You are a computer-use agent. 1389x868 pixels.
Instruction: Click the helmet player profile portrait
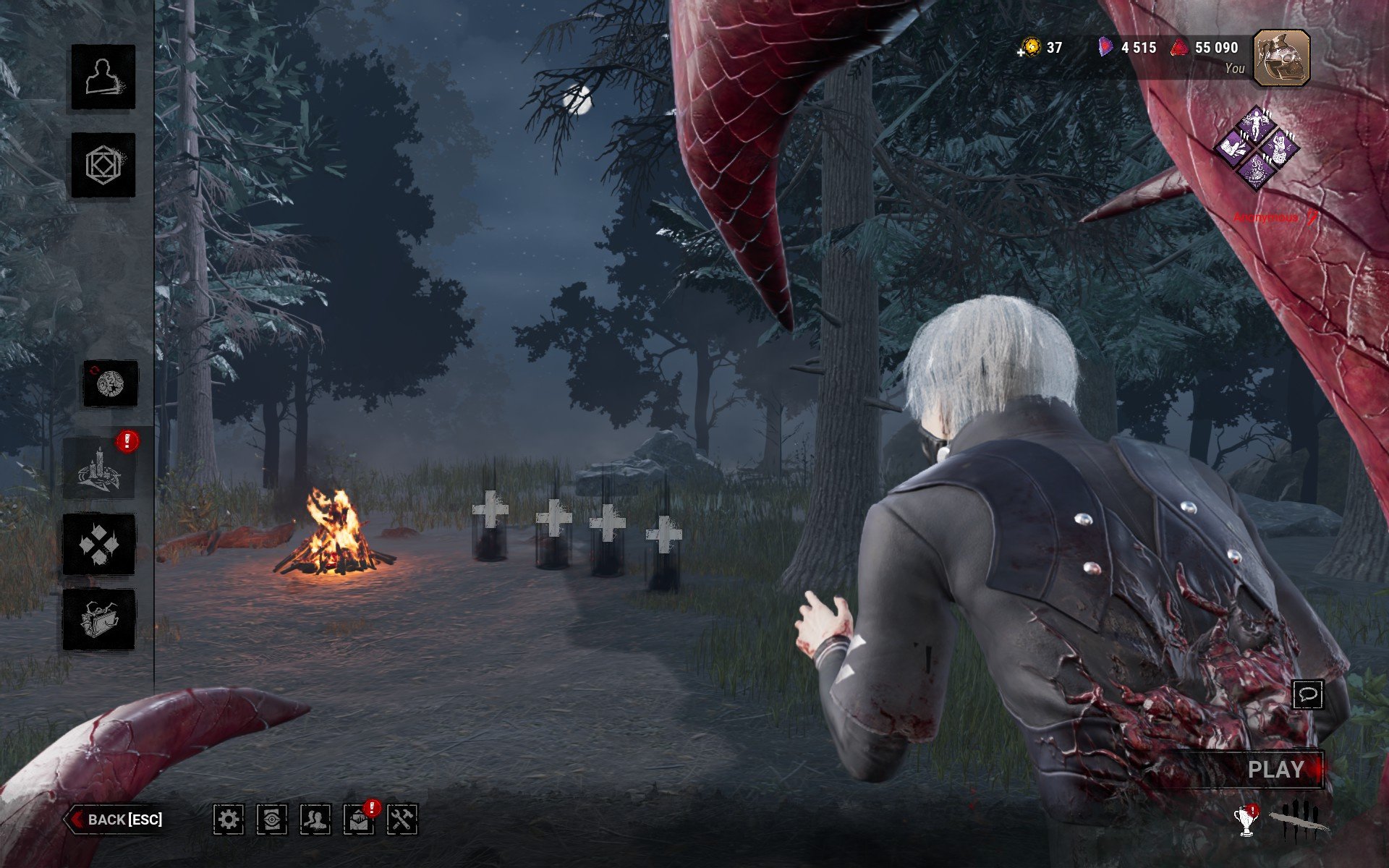tap(1281, 58)
